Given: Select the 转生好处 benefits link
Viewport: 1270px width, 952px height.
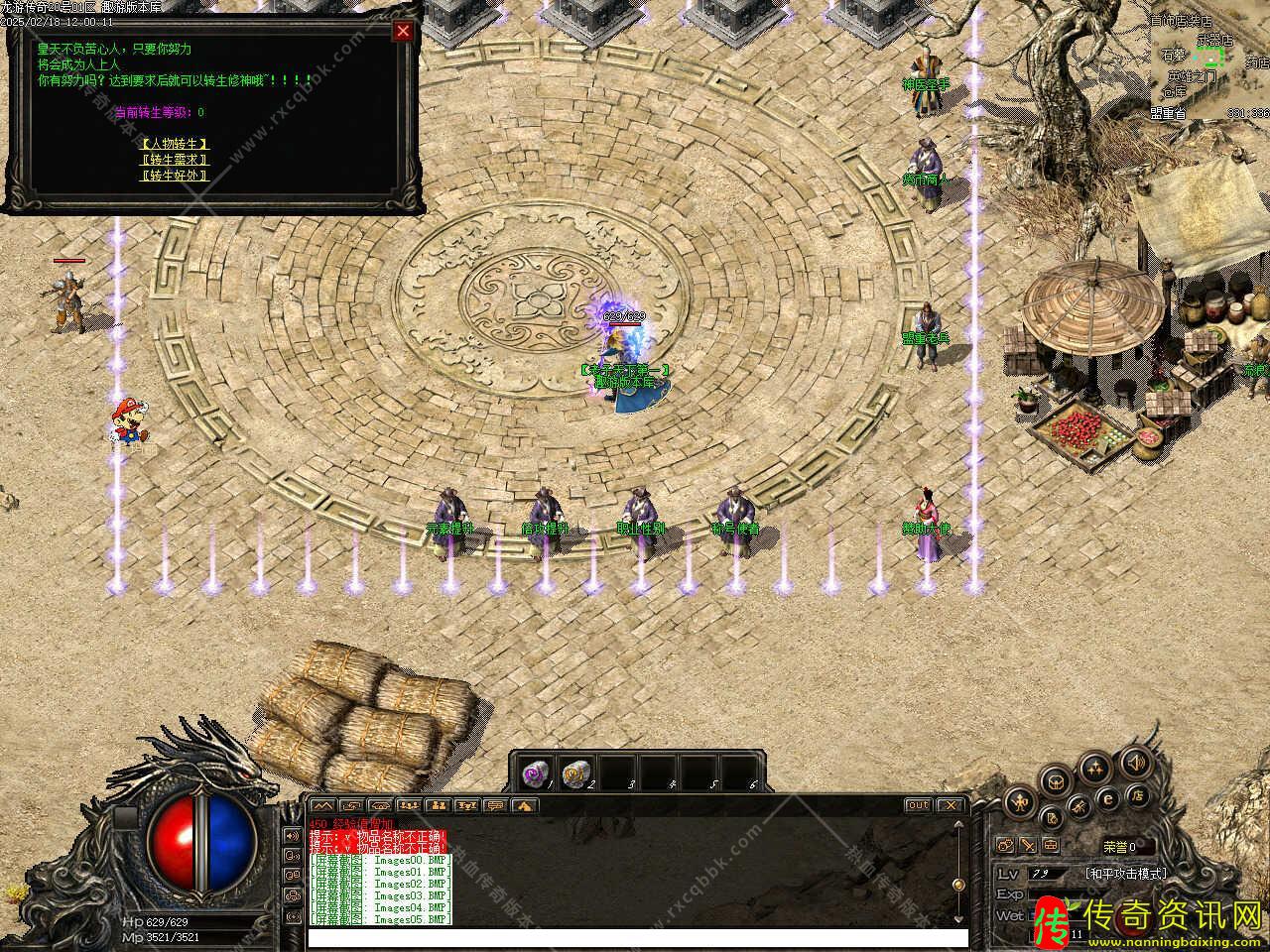Looking at the screenshot, I should 175,176.
